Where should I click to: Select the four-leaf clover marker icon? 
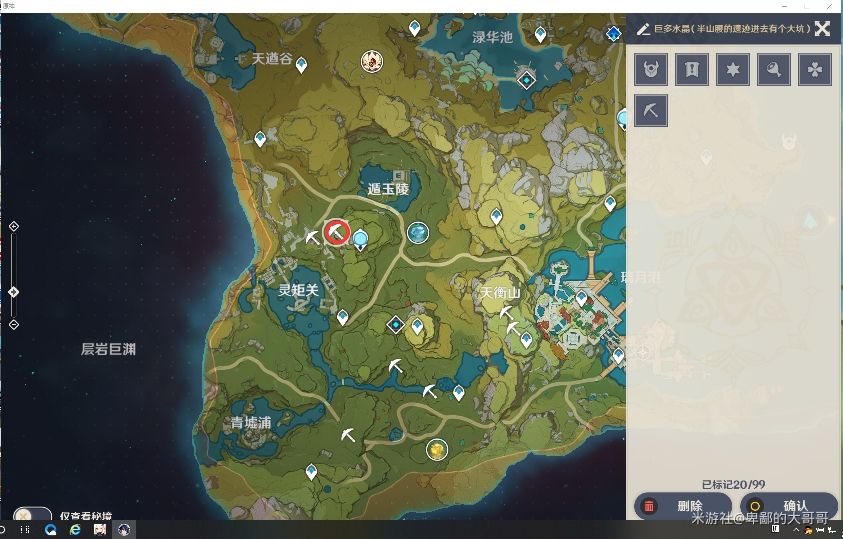click(815, 69)
